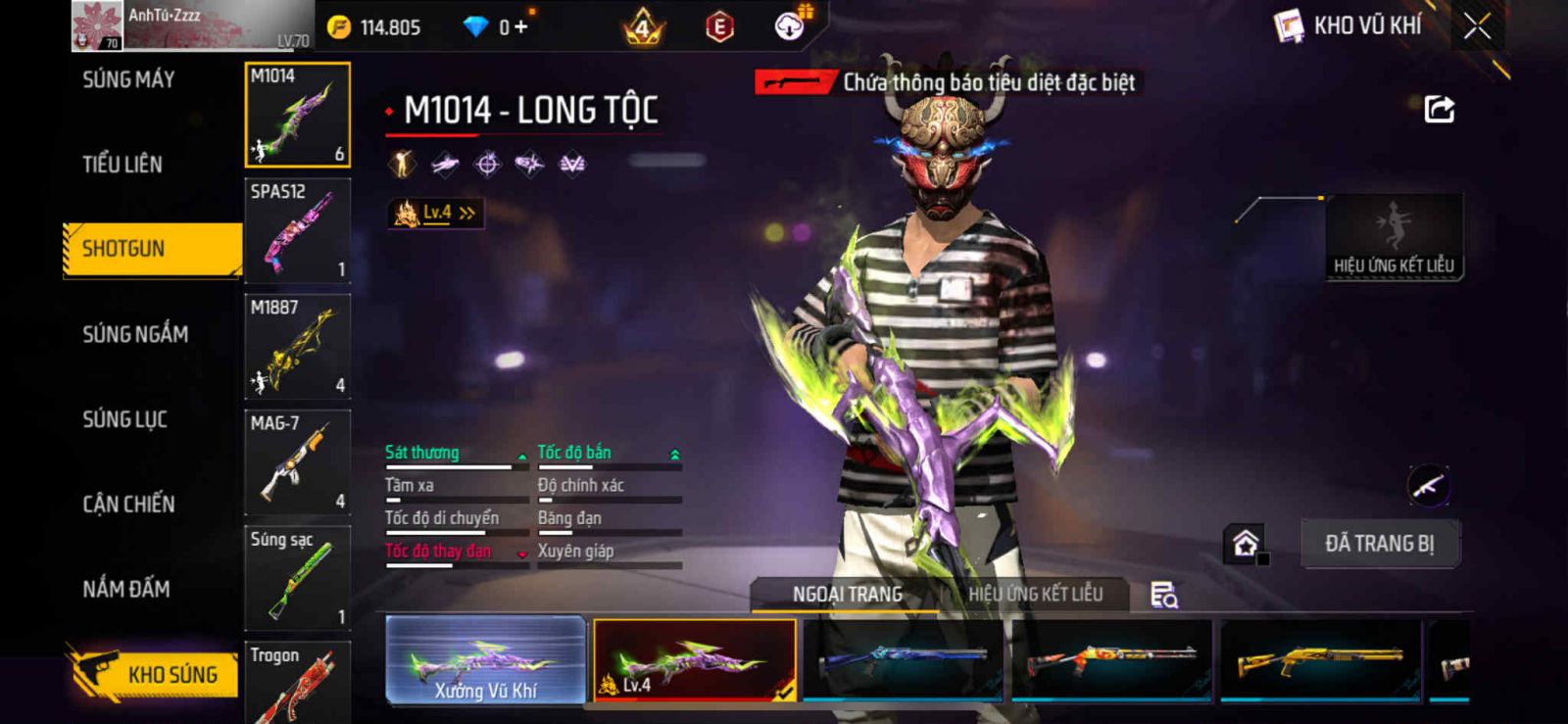1568x724 pixels.
Task: Switch to the HIỆU ỨNG KẾT LIỄU tab
Action: (x=1035, y=594)
